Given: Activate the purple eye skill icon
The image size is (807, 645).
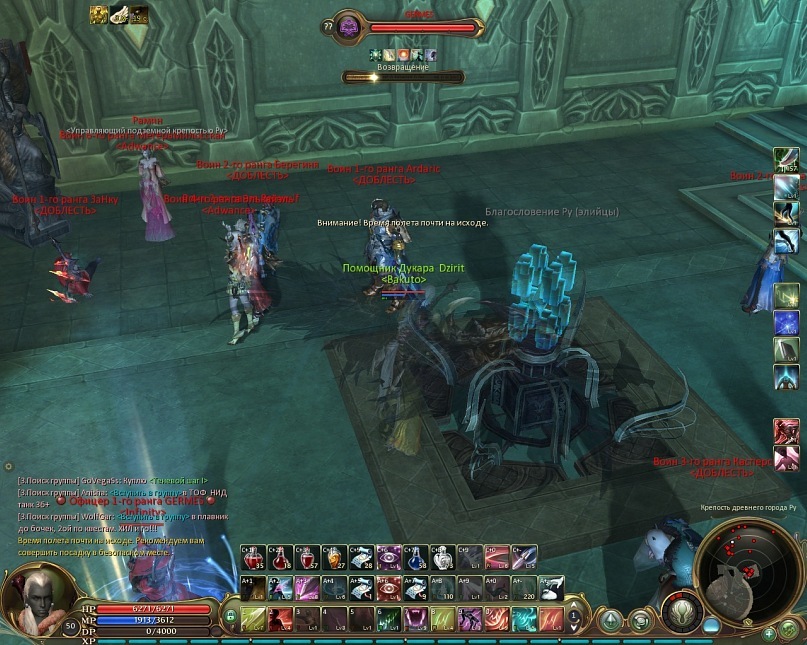Looking at the screenshot, I should 388,558.
